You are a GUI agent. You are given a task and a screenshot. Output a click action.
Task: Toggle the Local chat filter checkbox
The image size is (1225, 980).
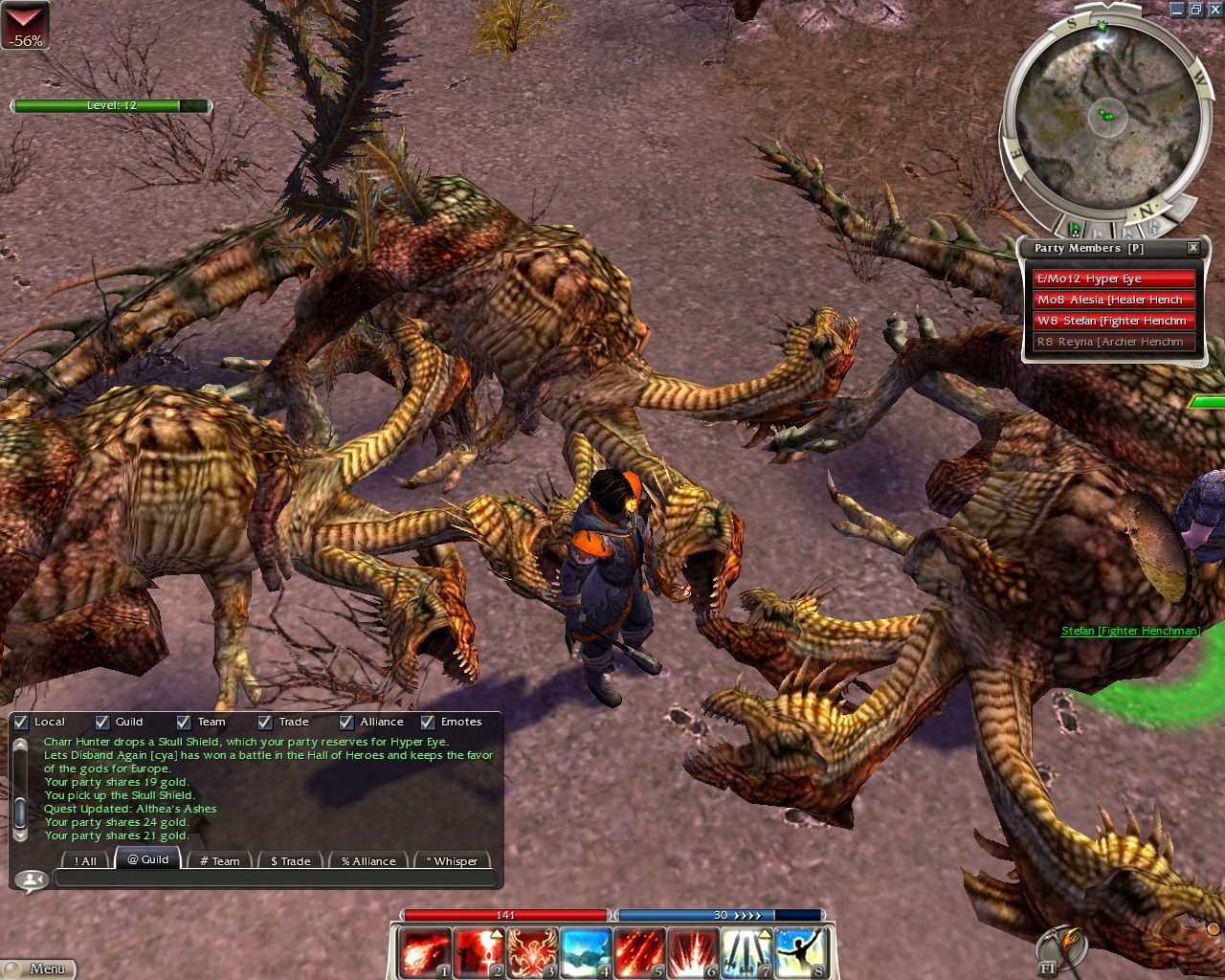(x=21, y=723)
